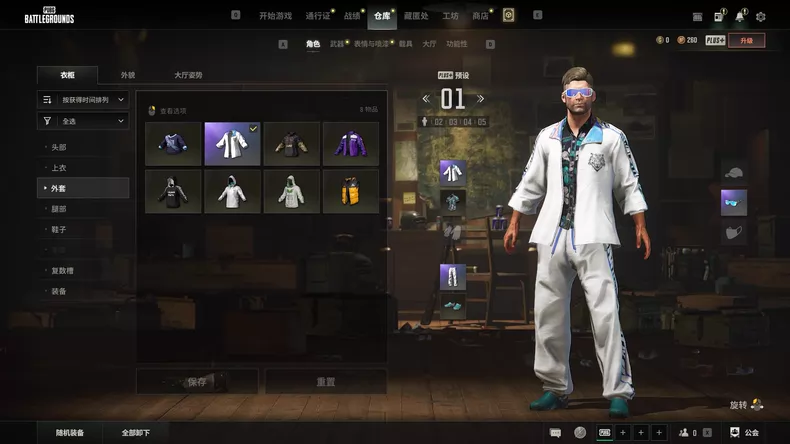This screenshot has height=444, width=790.
Task: Go to the 通行证 pass page
Action: pyautogui.click(x=317, y=16)
